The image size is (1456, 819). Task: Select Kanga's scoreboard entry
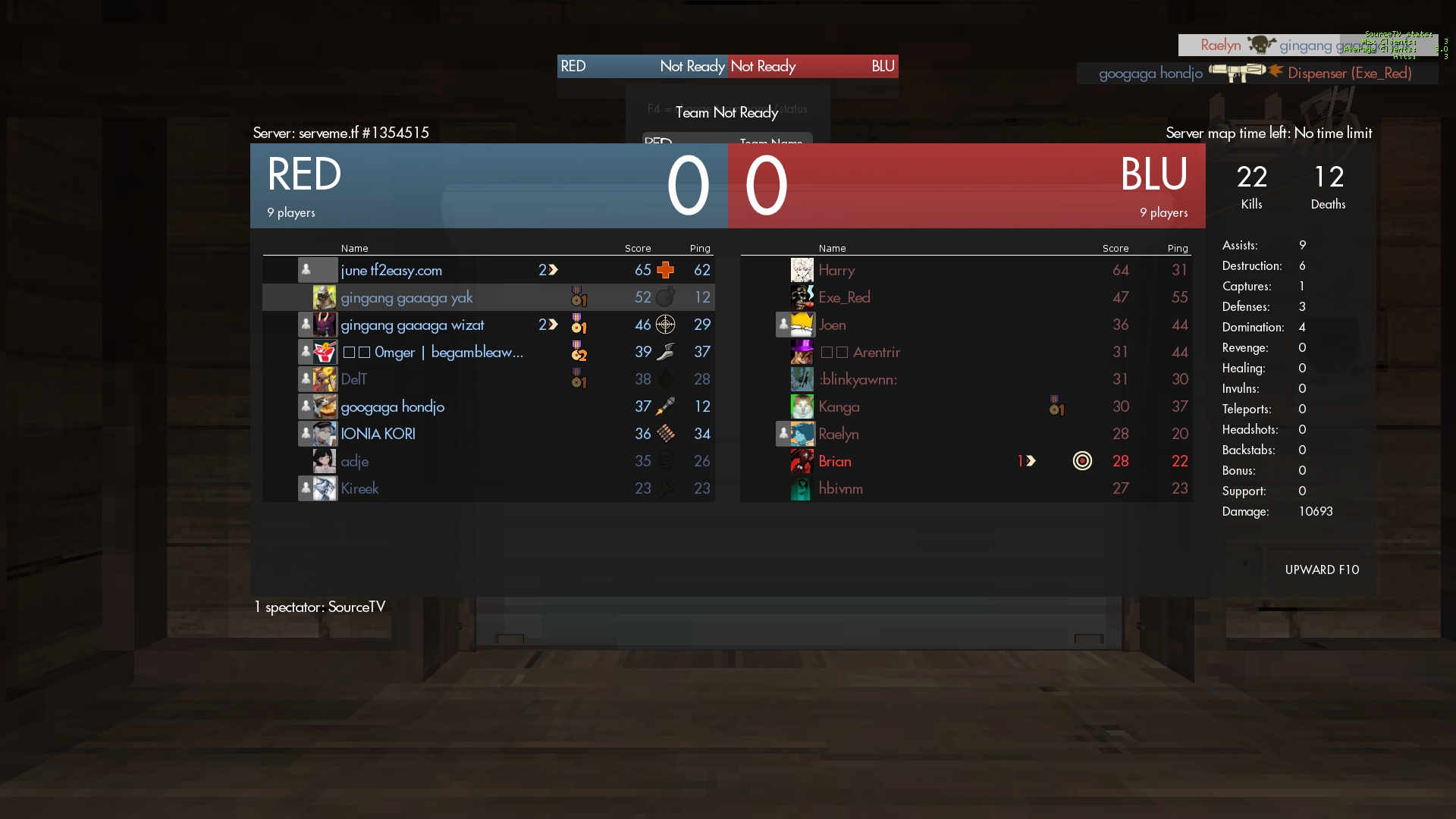[839, 406]
